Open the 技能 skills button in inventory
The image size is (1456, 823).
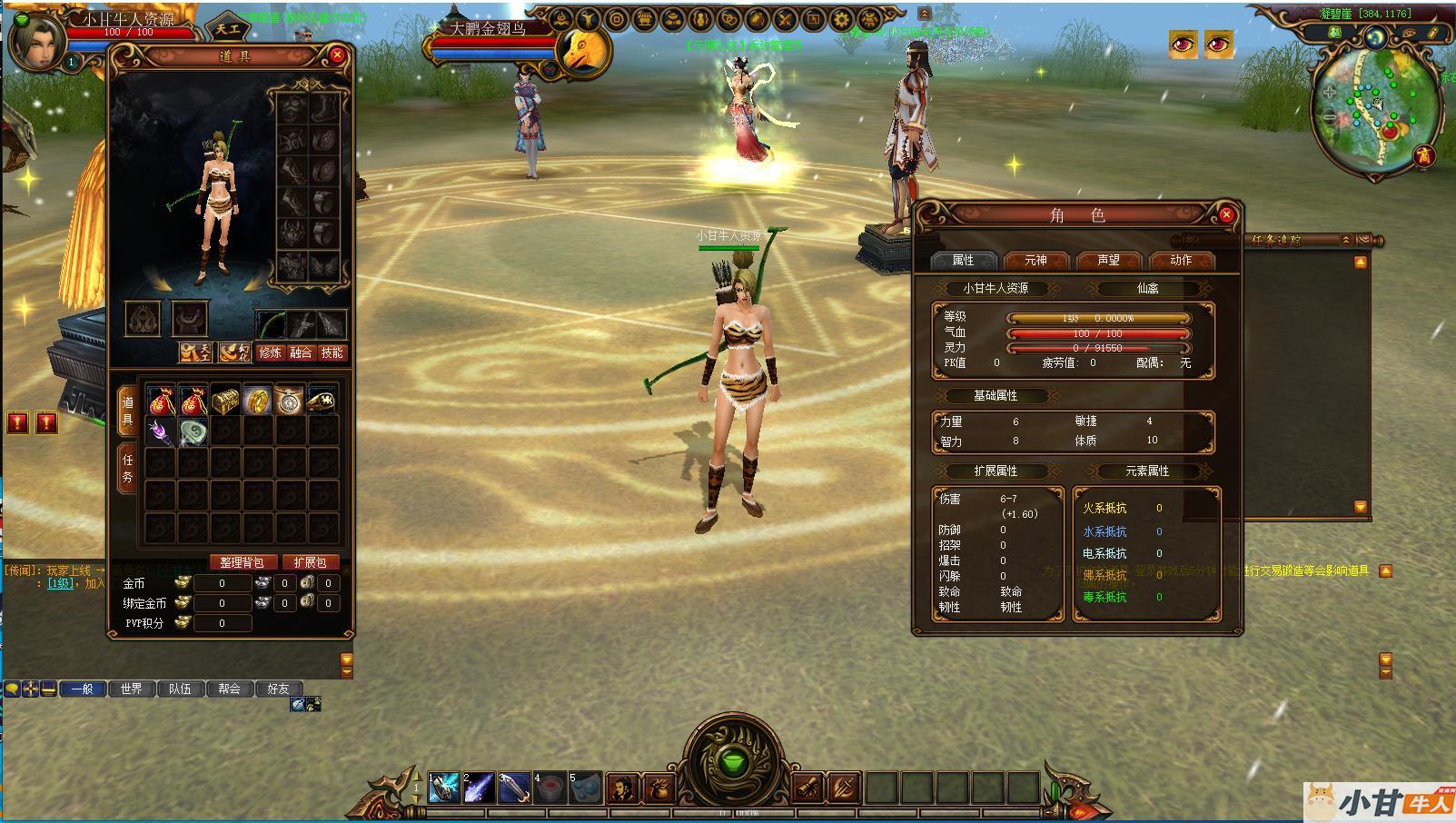coord(332,352)
